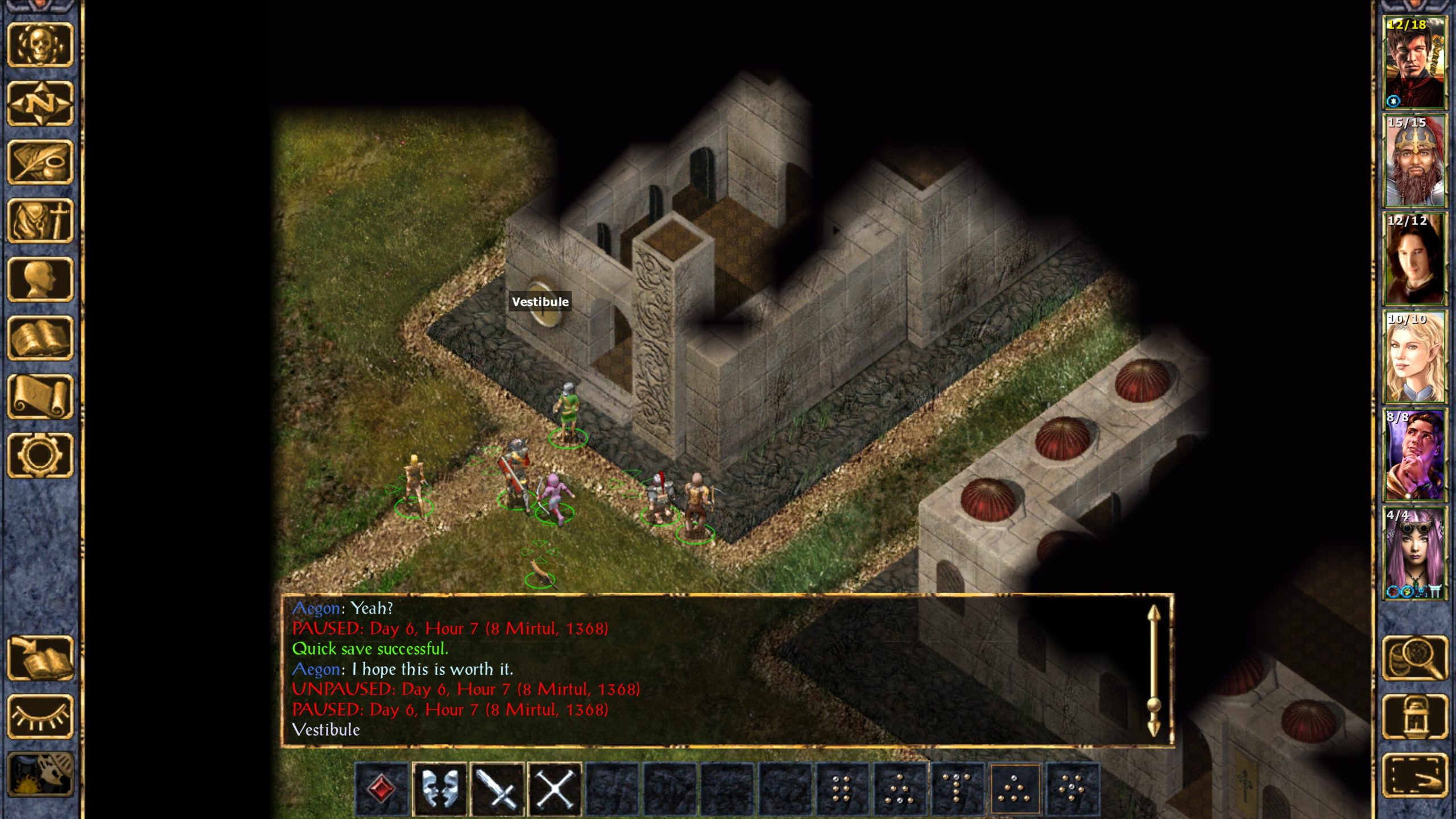1456x819 pixels.
Task: Open the journal quill-and-ink icon
Action: (x=40, y=162)
